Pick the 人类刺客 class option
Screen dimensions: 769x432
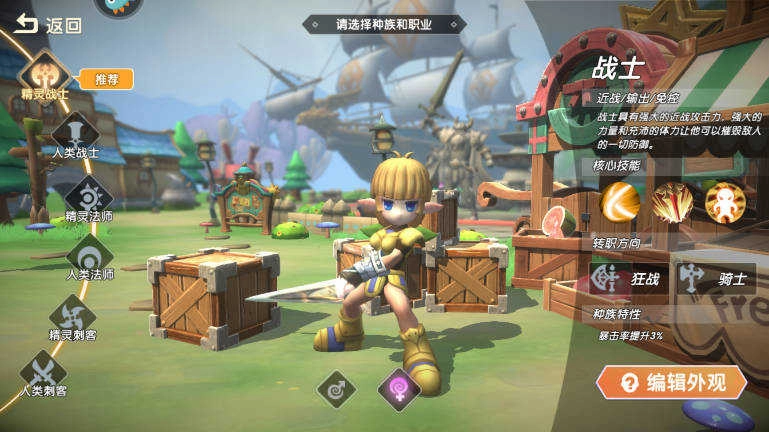(x=44, y=369)
